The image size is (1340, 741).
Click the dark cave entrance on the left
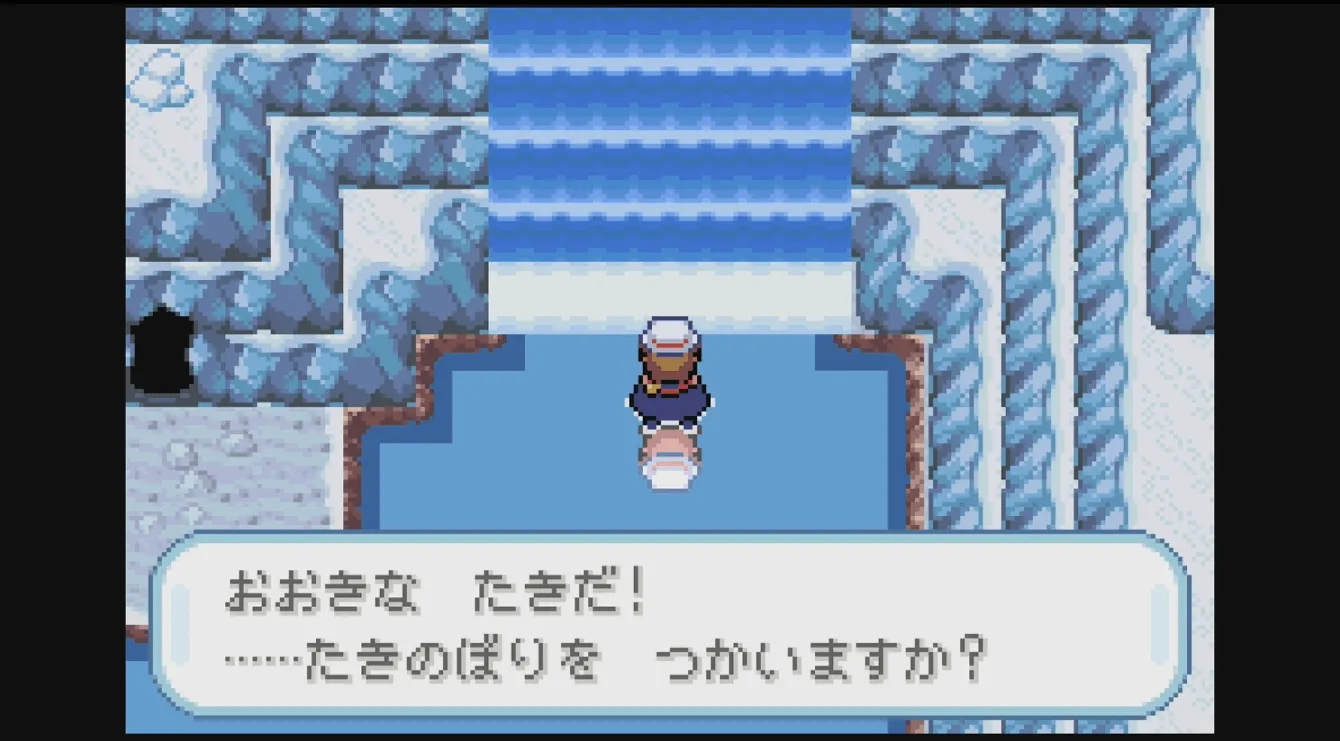(x=165, y=350)
